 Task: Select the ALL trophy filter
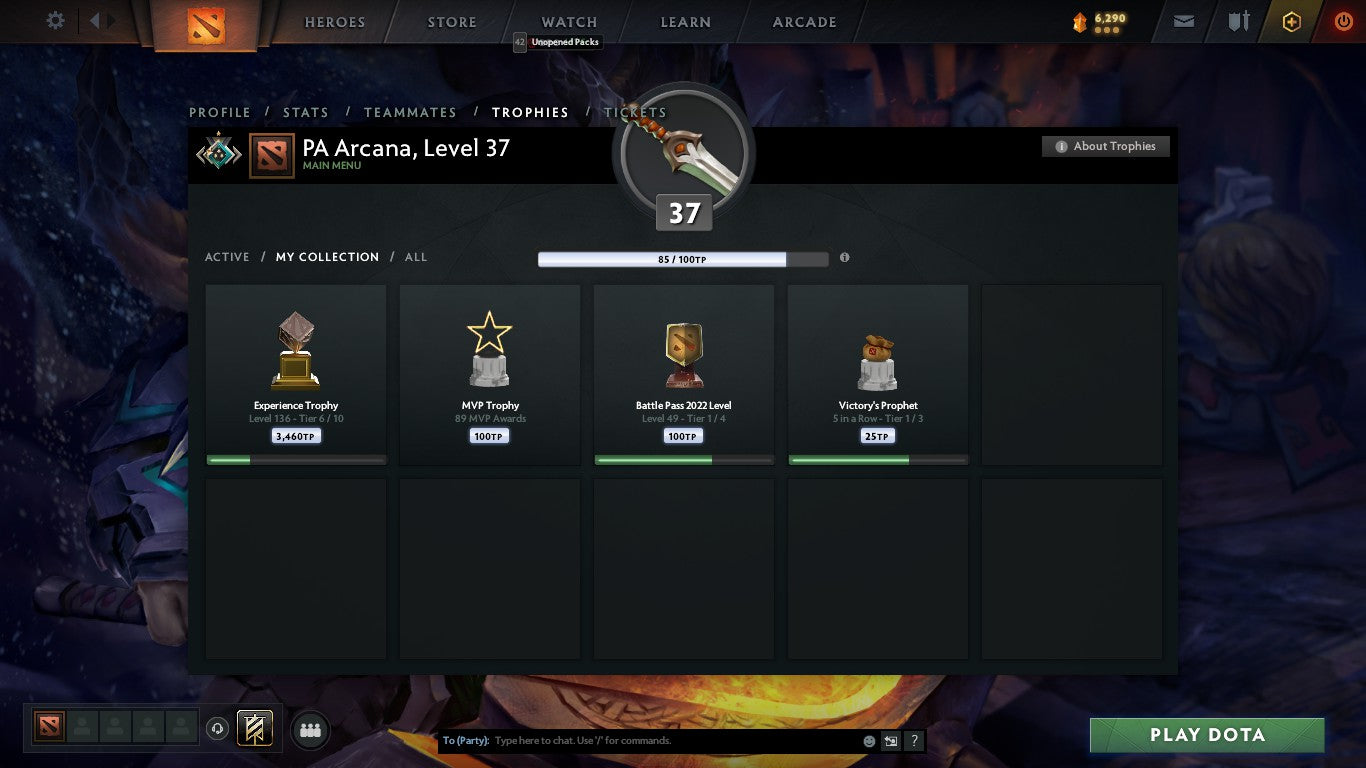click(415, 257)
